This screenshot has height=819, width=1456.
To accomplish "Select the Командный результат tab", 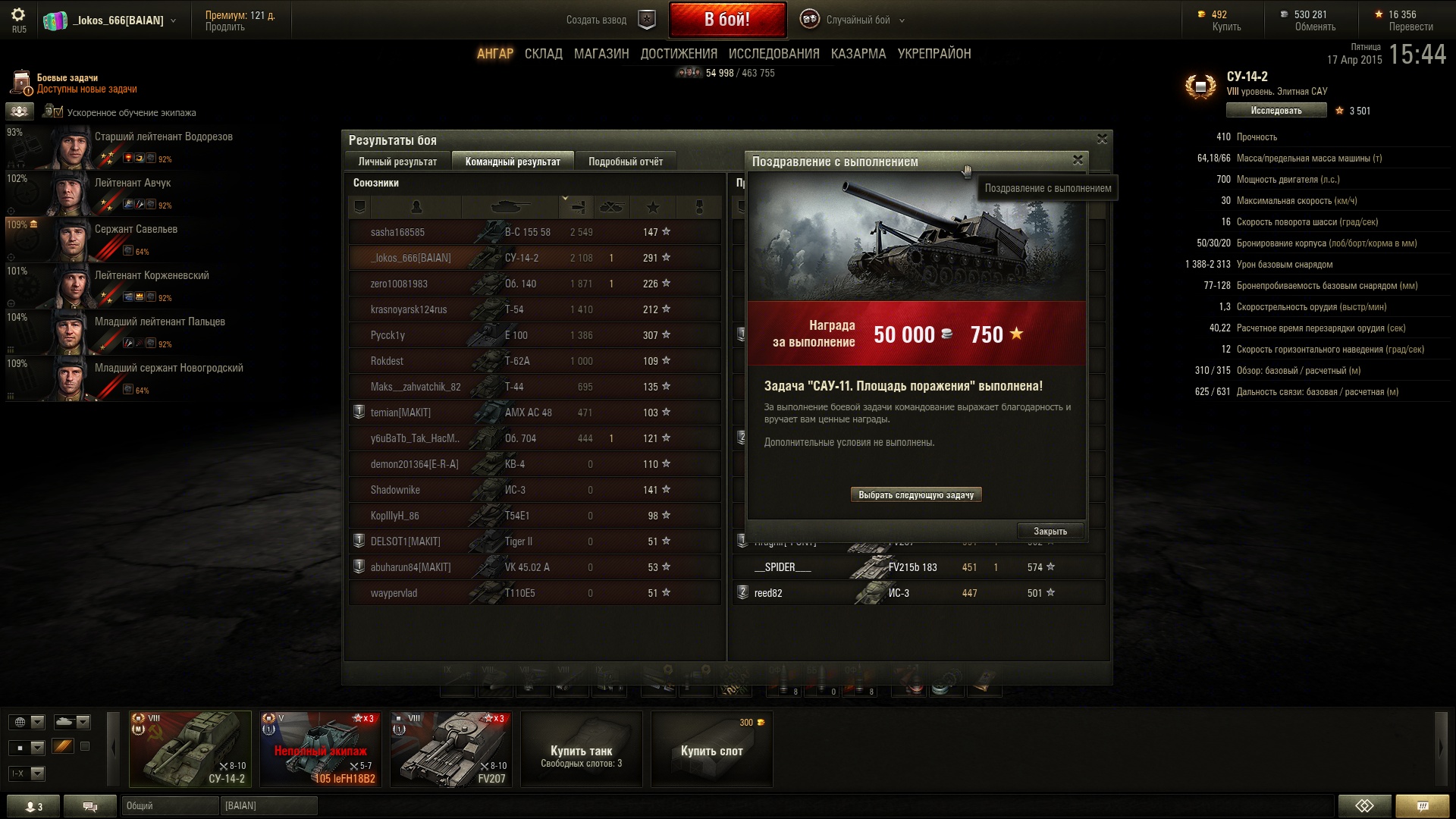I will (x=513, y=162).
